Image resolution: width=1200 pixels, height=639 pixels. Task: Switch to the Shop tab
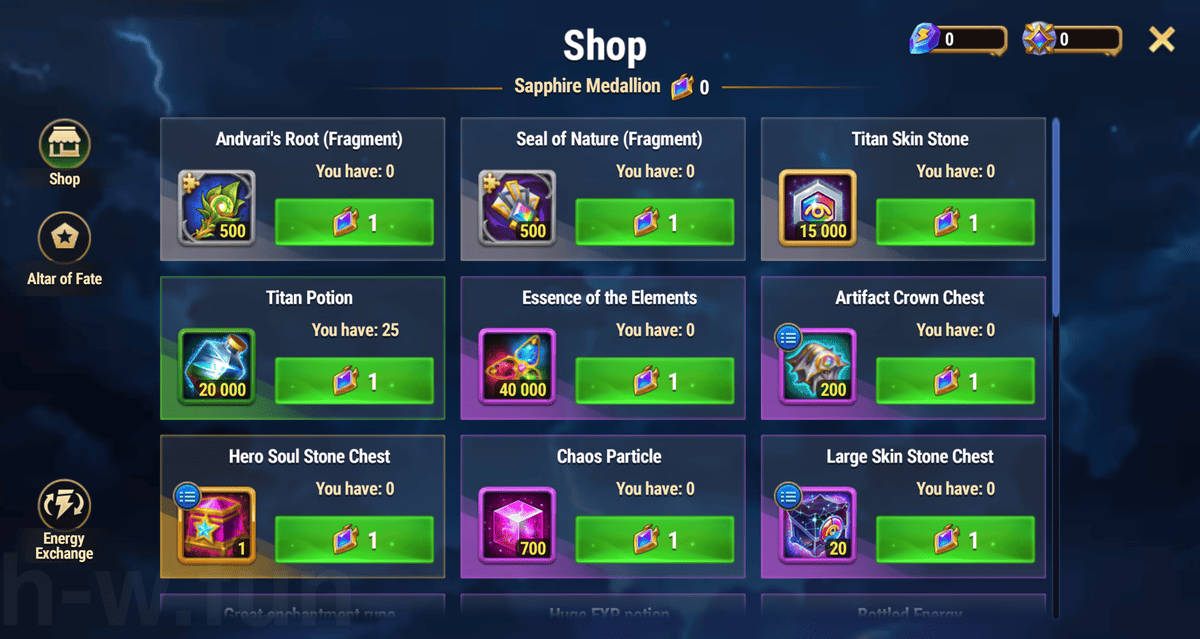tap(64, 146)
